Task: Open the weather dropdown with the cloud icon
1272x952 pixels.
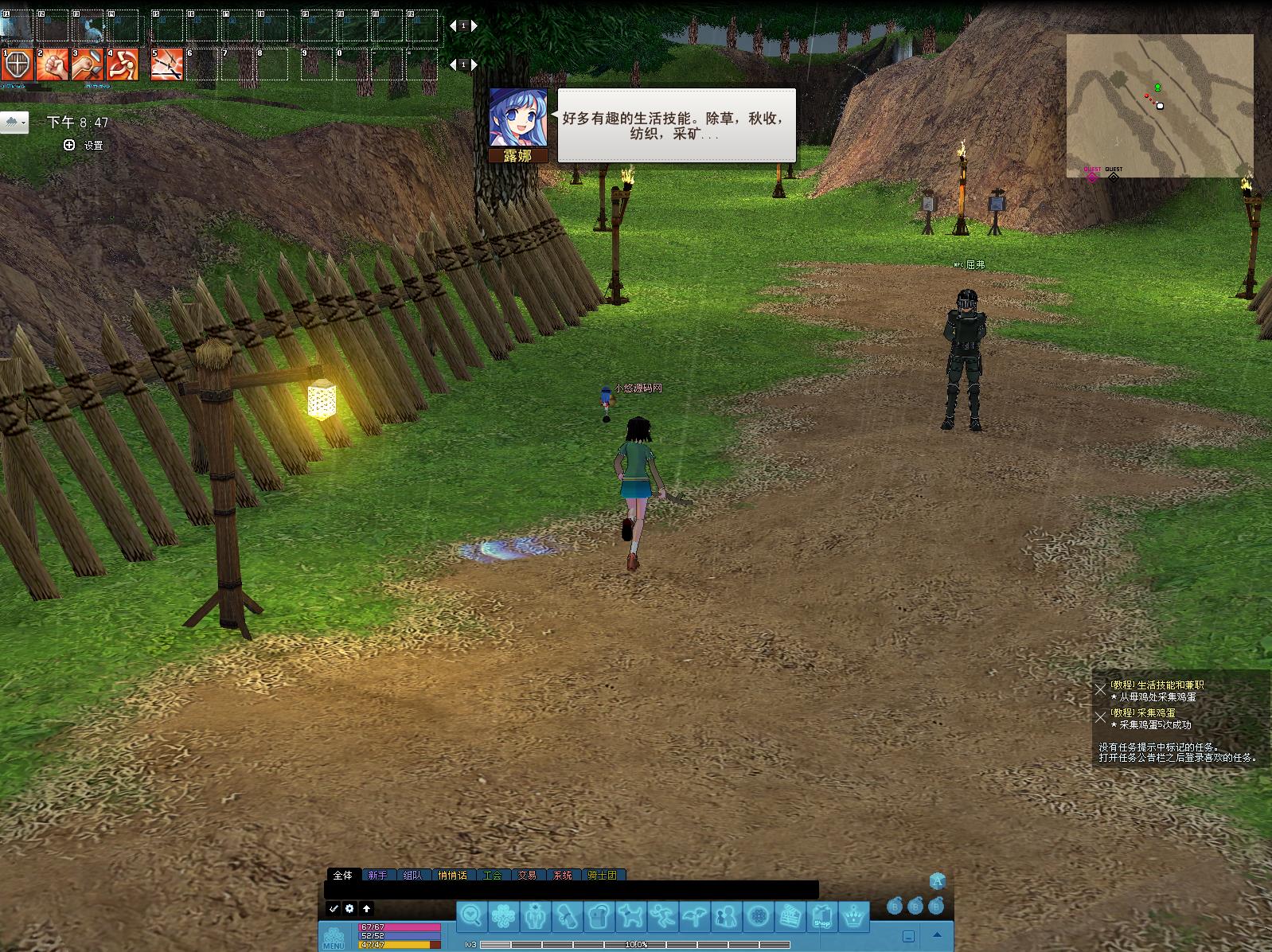Action: 15,123
